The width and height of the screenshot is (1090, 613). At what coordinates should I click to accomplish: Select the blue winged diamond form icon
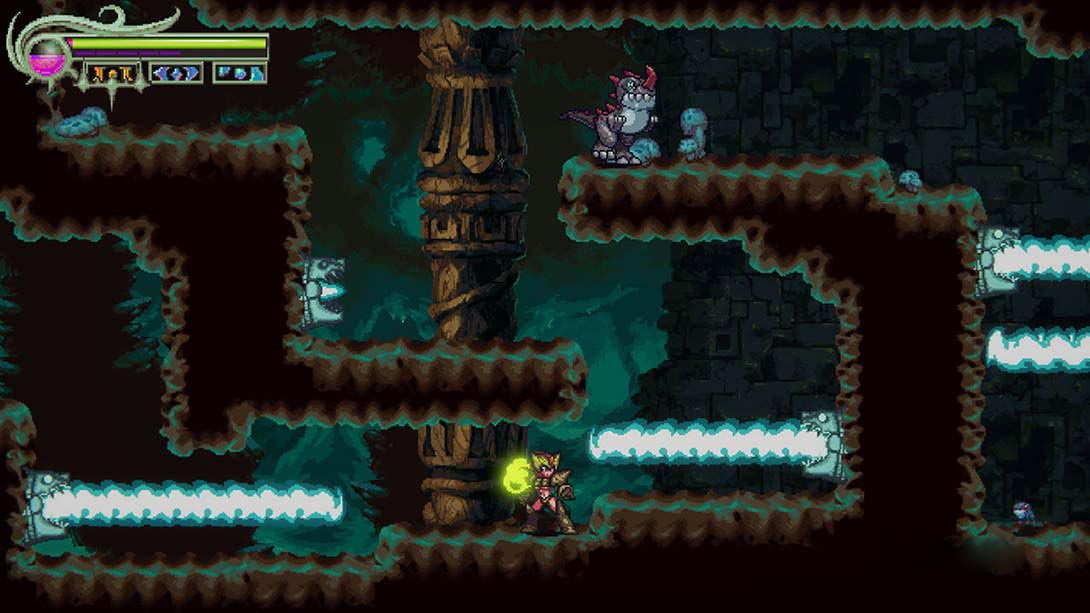(176, 73)
